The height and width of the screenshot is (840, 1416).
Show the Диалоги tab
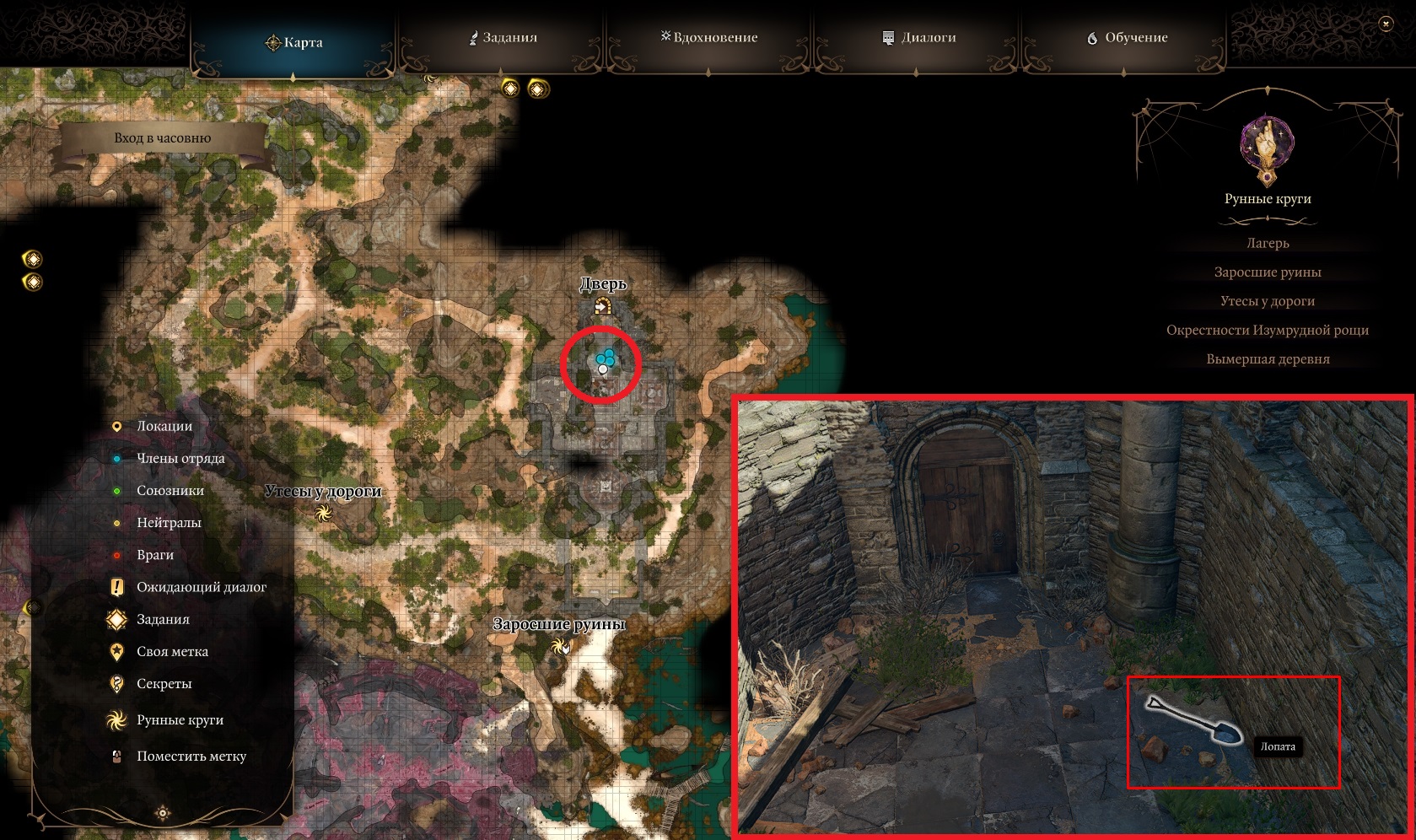point(918,38)
